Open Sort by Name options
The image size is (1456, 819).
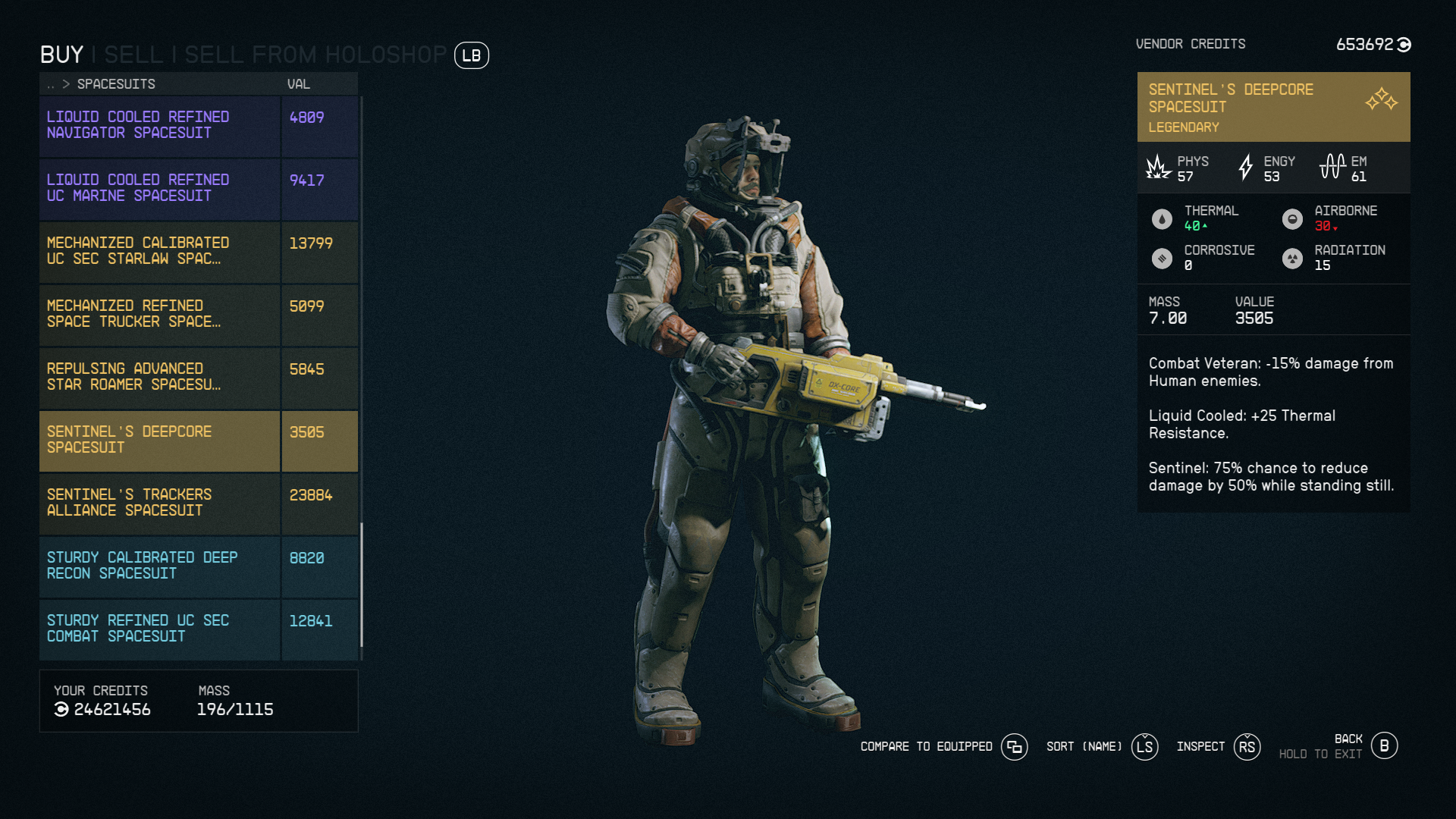click(1145, 747)
